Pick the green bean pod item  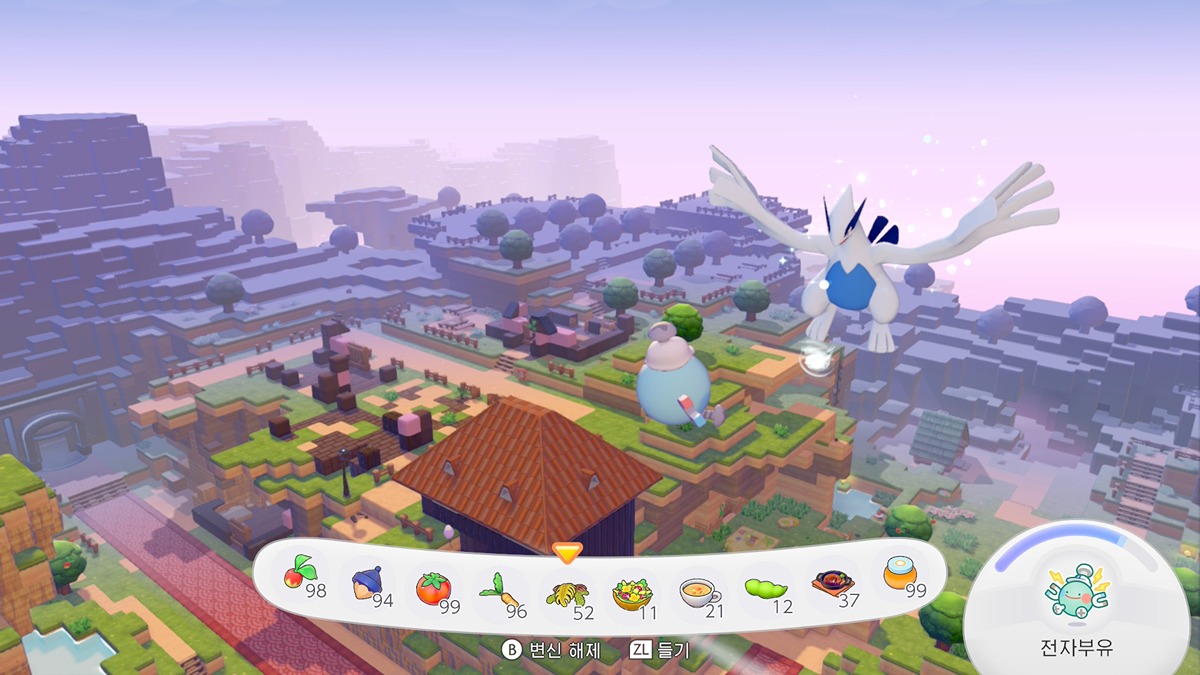[x=765, y=590]
